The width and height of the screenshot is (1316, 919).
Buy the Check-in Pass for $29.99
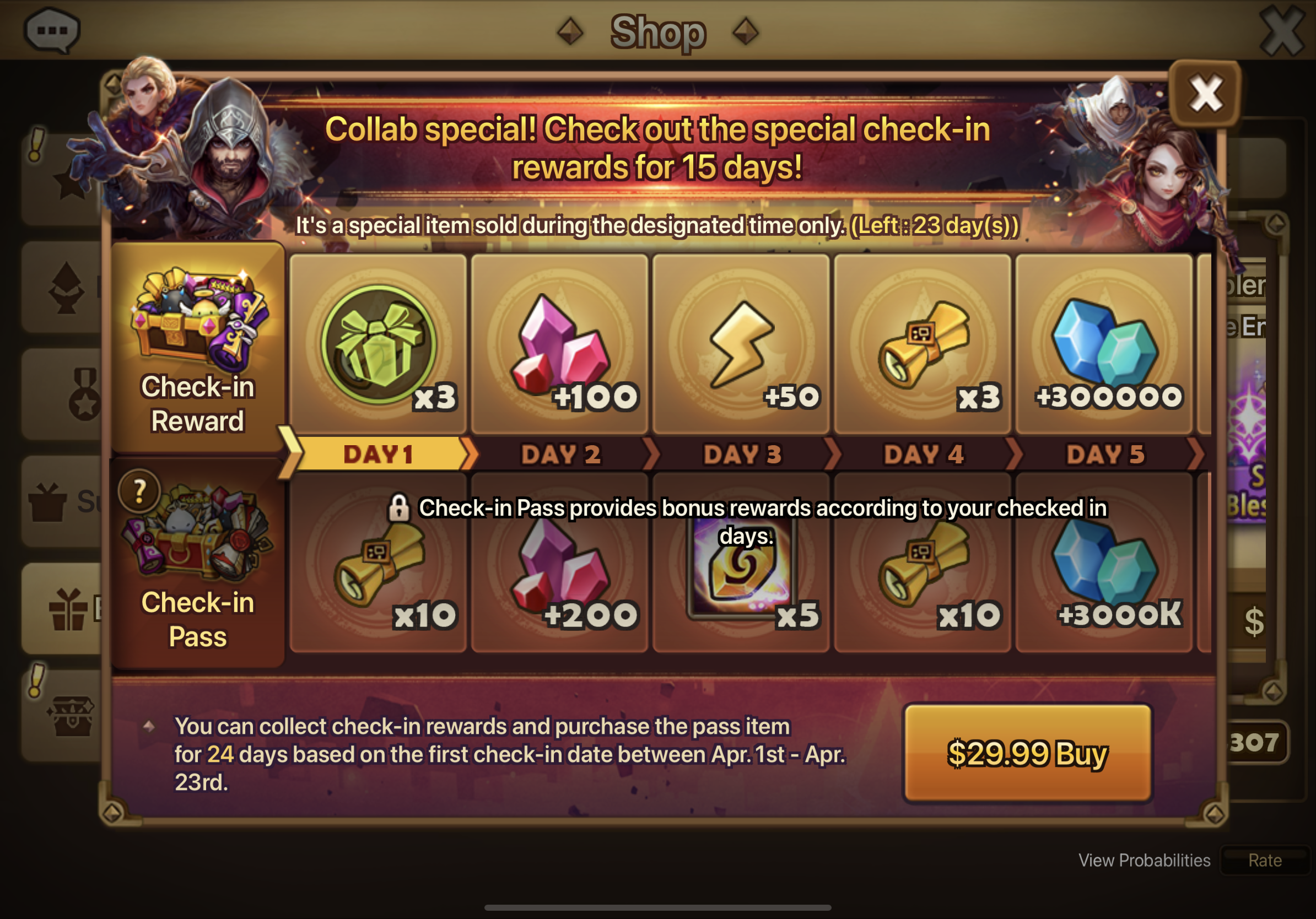[1027, 753]
